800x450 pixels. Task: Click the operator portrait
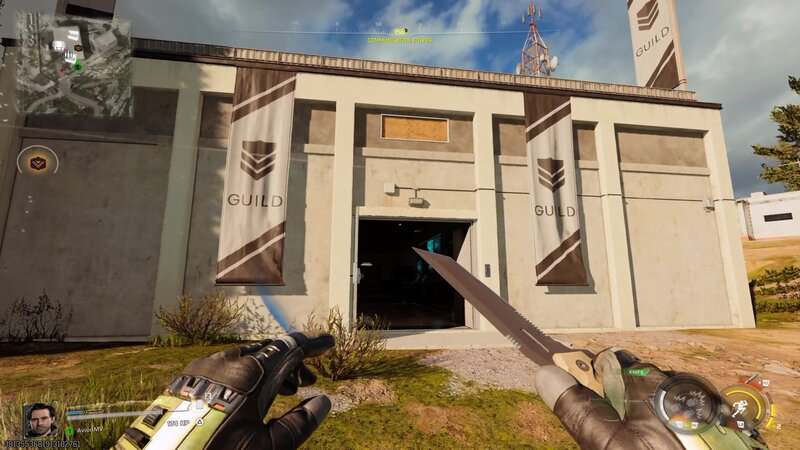(40, 421)
